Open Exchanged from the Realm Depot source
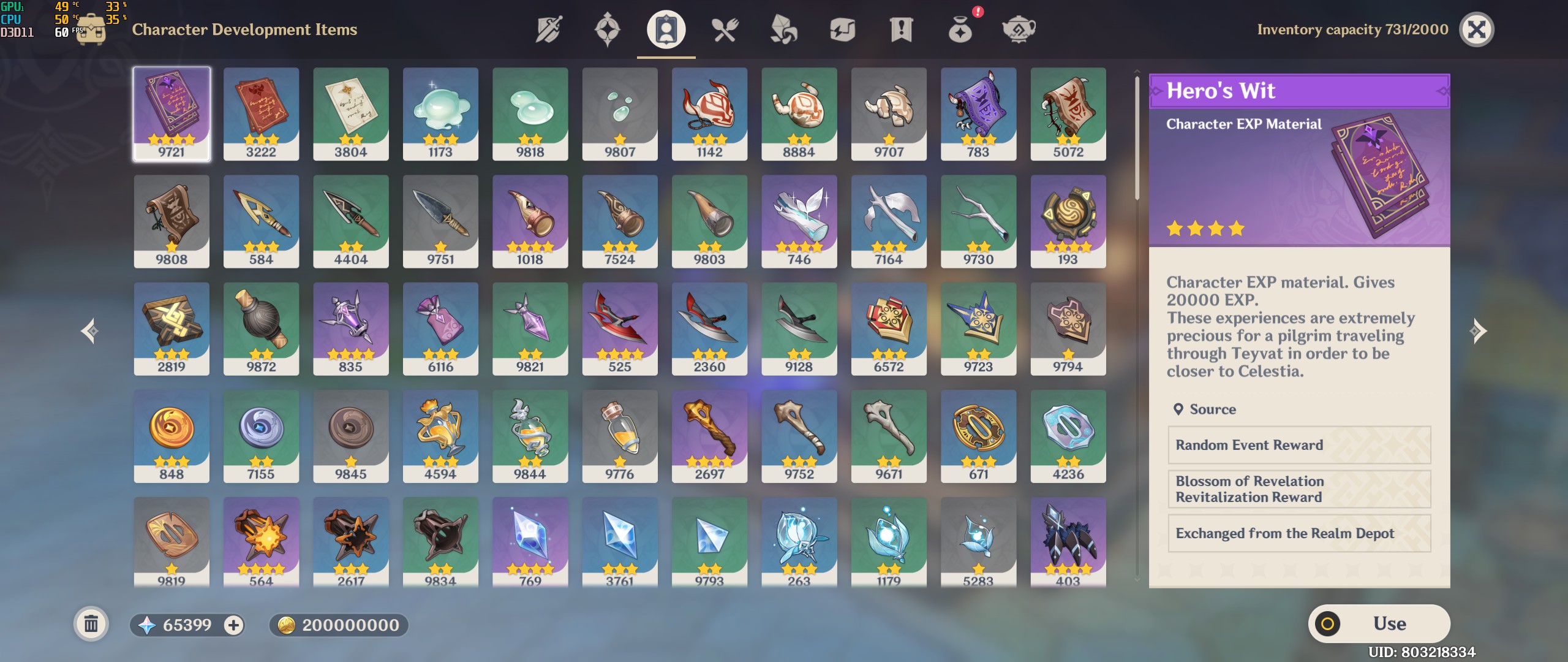This screenshot has height=662, width=1568. point(1298,533)
